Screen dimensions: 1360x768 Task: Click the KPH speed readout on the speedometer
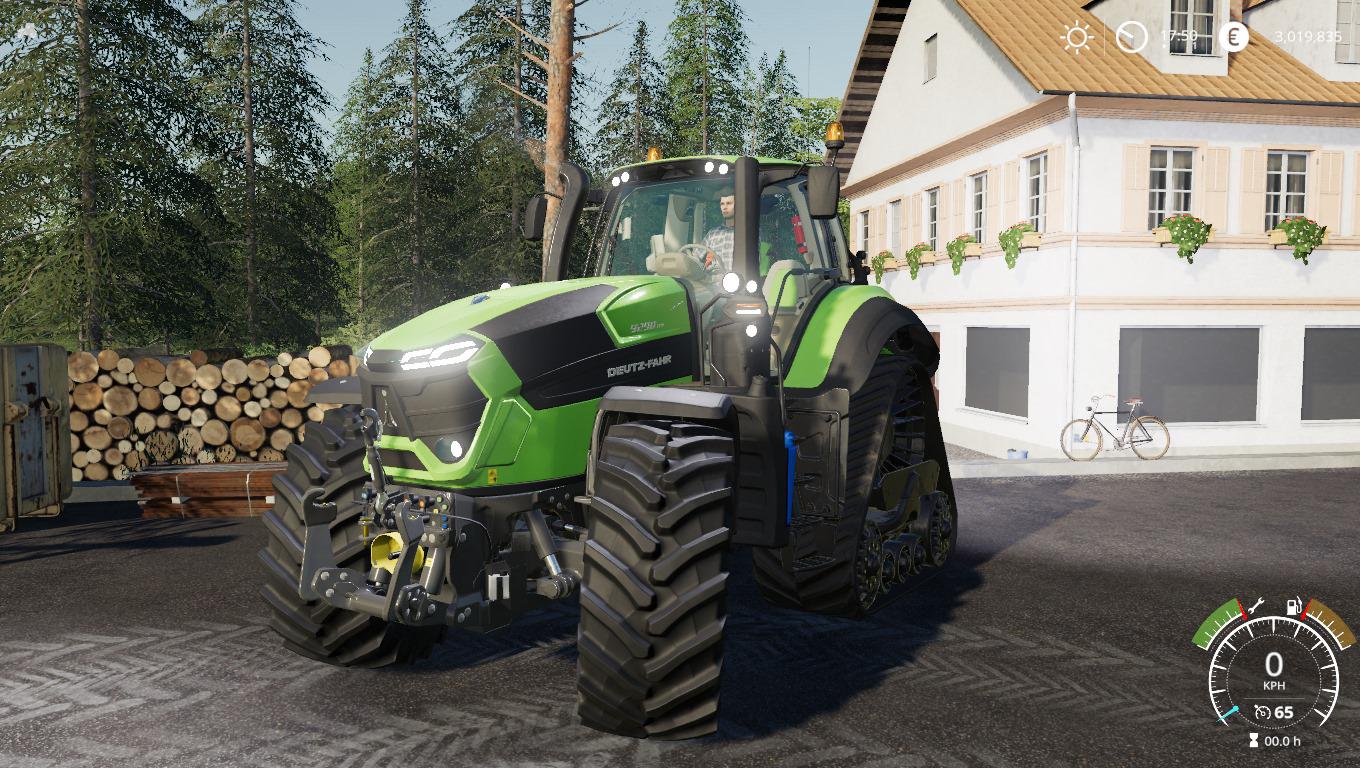(1275, 683)
